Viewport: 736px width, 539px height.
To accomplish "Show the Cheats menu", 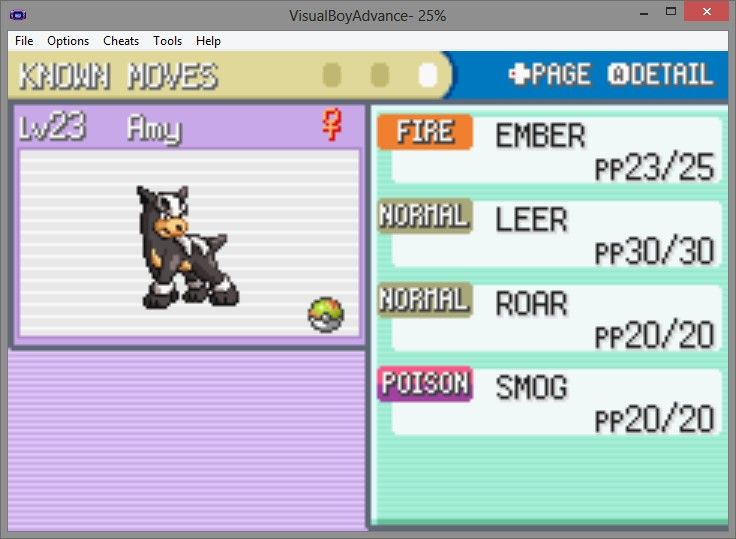I will 121,41.
